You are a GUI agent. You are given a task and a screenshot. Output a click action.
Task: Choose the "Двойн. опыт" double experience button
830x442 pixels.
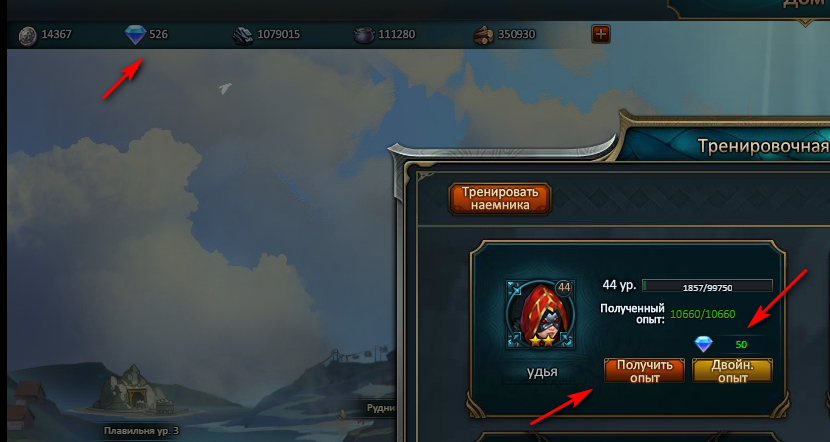pos(732,371)
